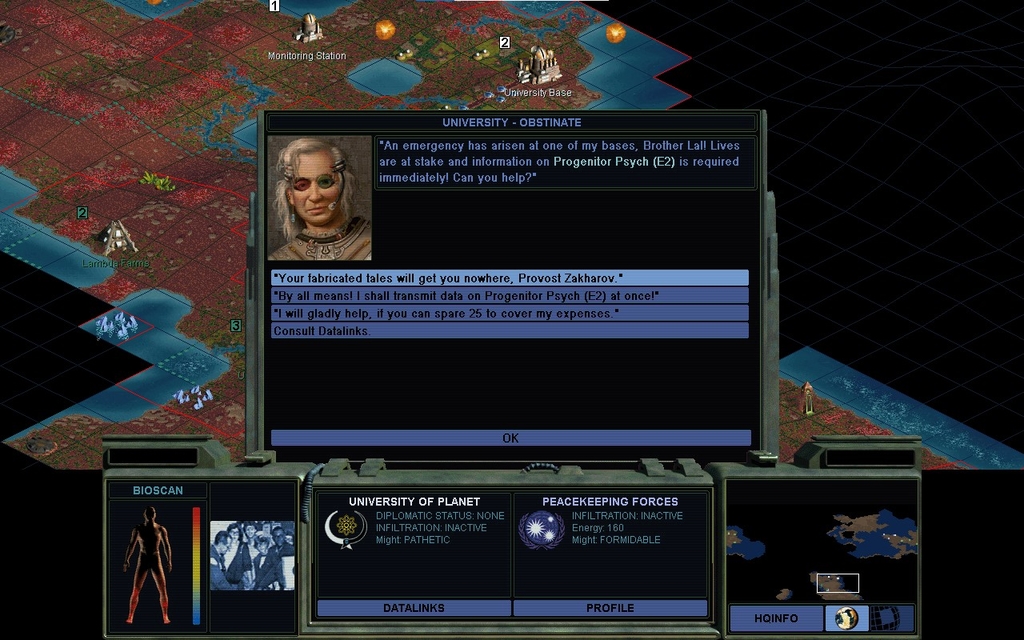Choose the Consult Datalinks option
Image resolution: width=1024 pixels, height=640 pixels.
510,331
